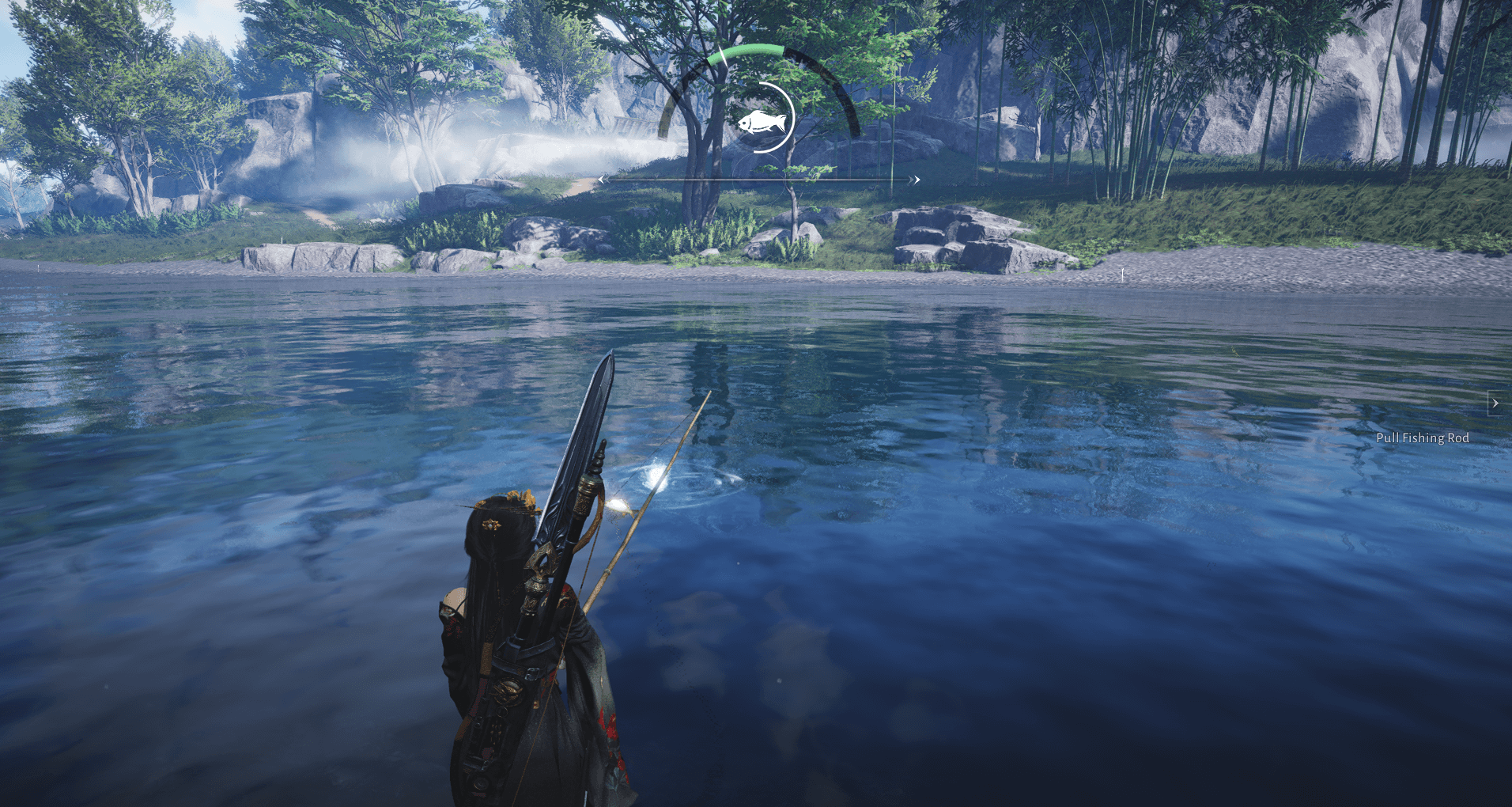Click the Pull Fishing Rod action
The width and height of the screenshot is (1512, 807).
pyautogui.click(x=1422, y=438)
